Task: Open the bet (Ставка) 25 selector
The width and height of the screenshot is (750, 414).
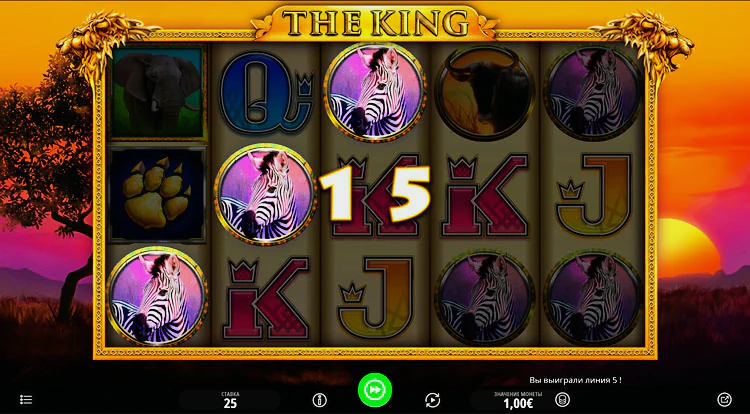Action: pos(230,401)
